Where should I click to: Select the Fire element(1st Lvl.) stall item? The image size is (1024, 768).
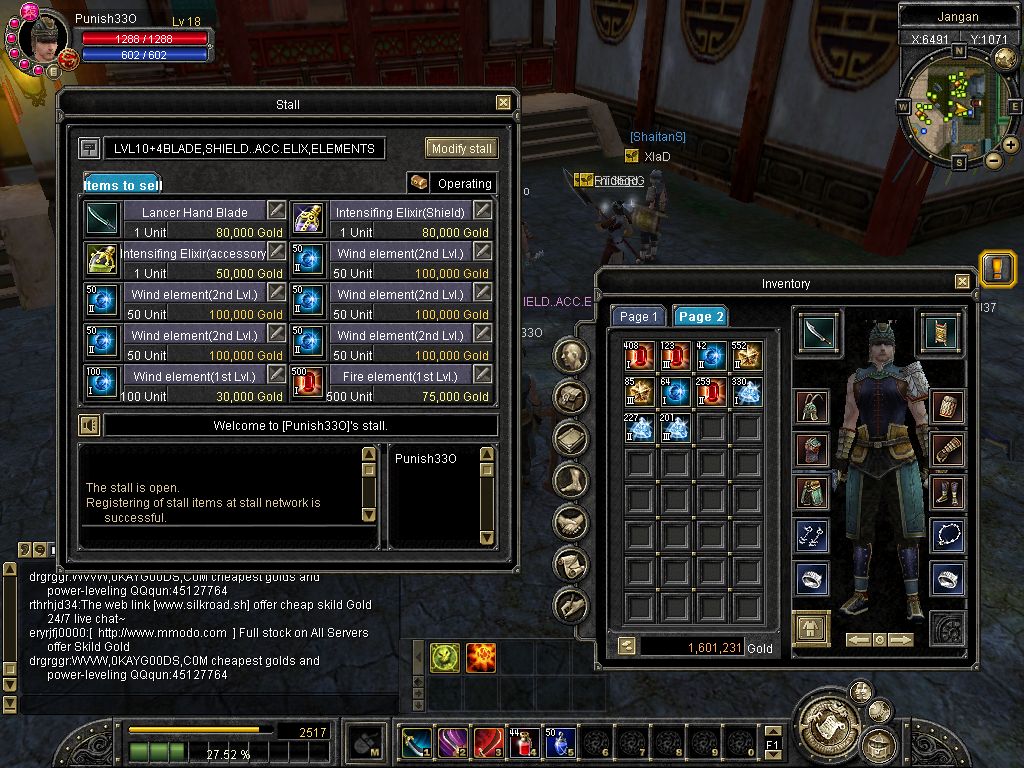coord(400,376)
